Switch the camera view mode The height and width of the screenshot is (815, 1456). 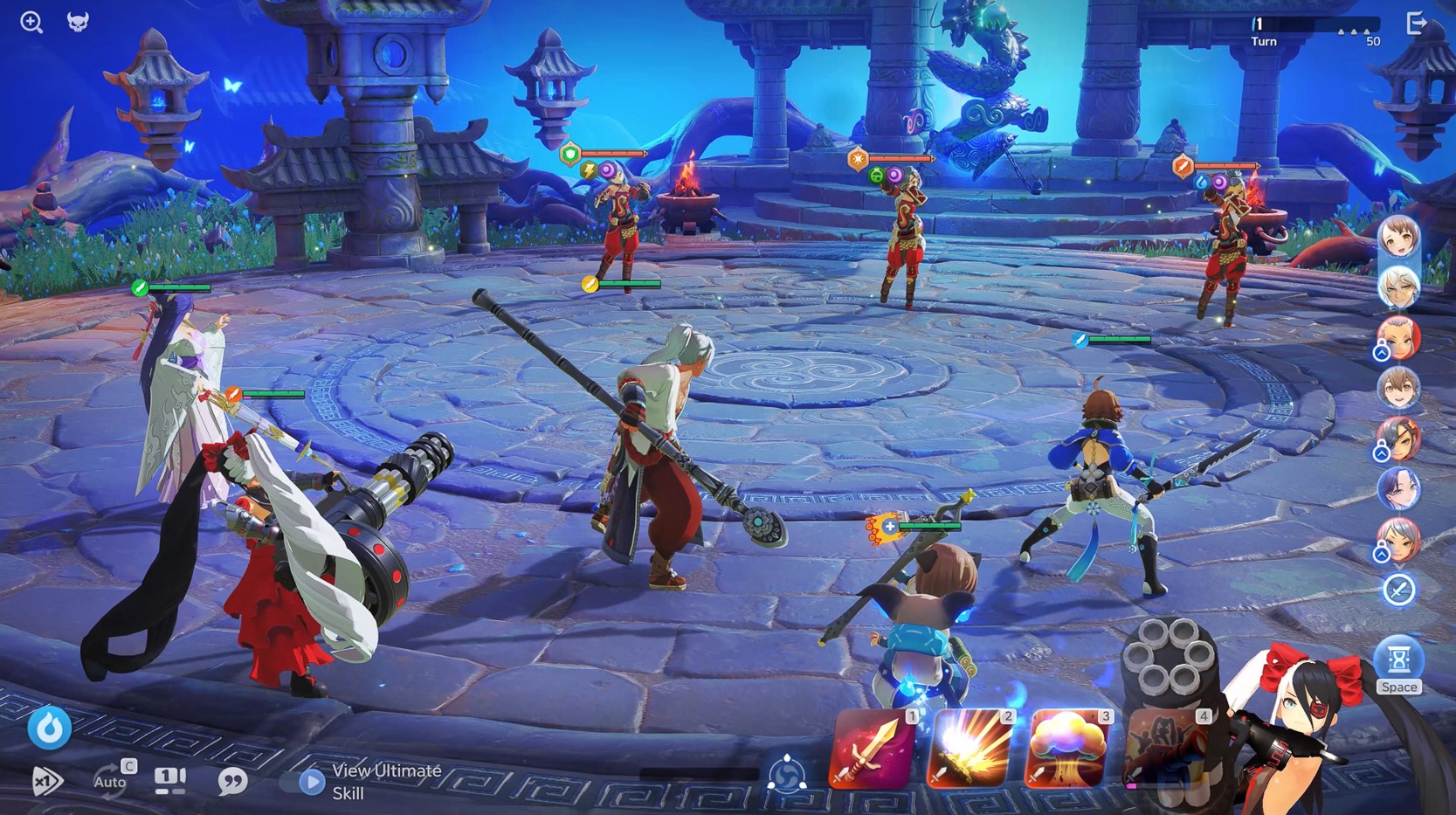[170, 780]
